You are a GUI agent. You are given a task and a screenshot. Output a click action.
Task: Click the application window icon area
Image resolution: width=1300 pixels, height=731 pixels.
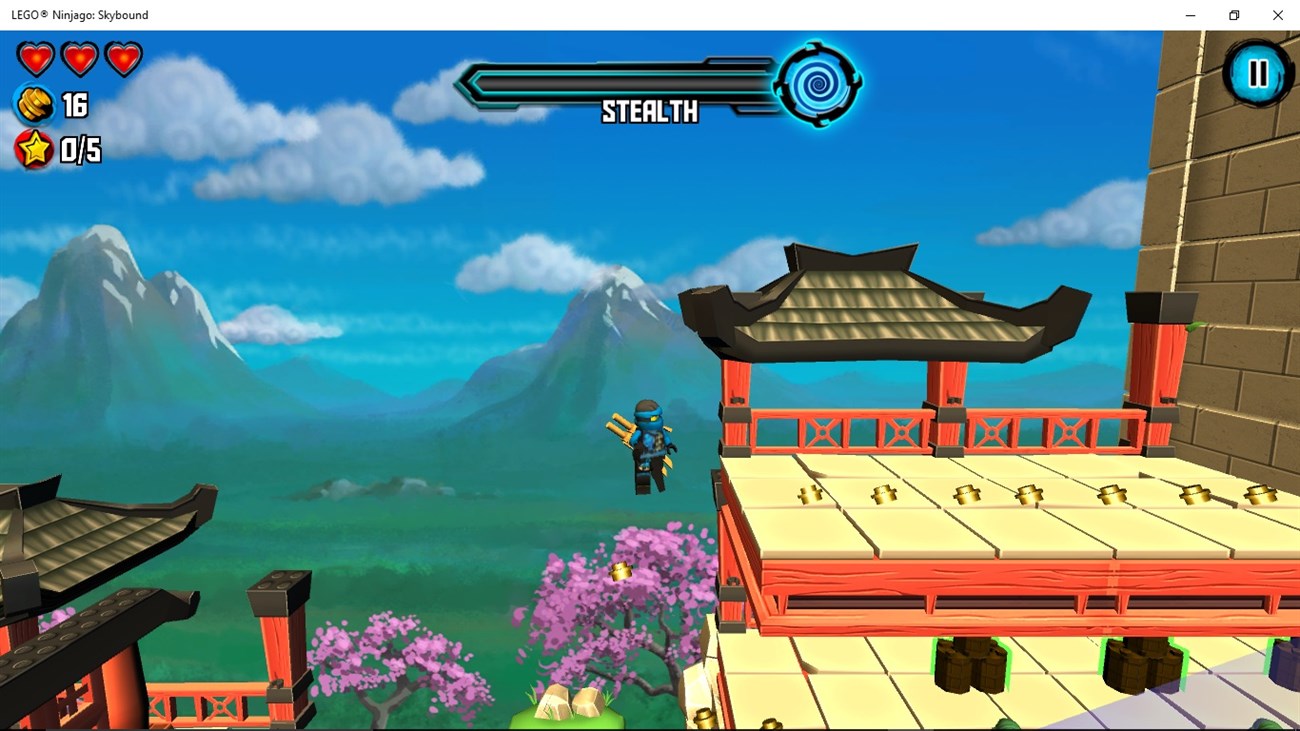click(10, 15)
